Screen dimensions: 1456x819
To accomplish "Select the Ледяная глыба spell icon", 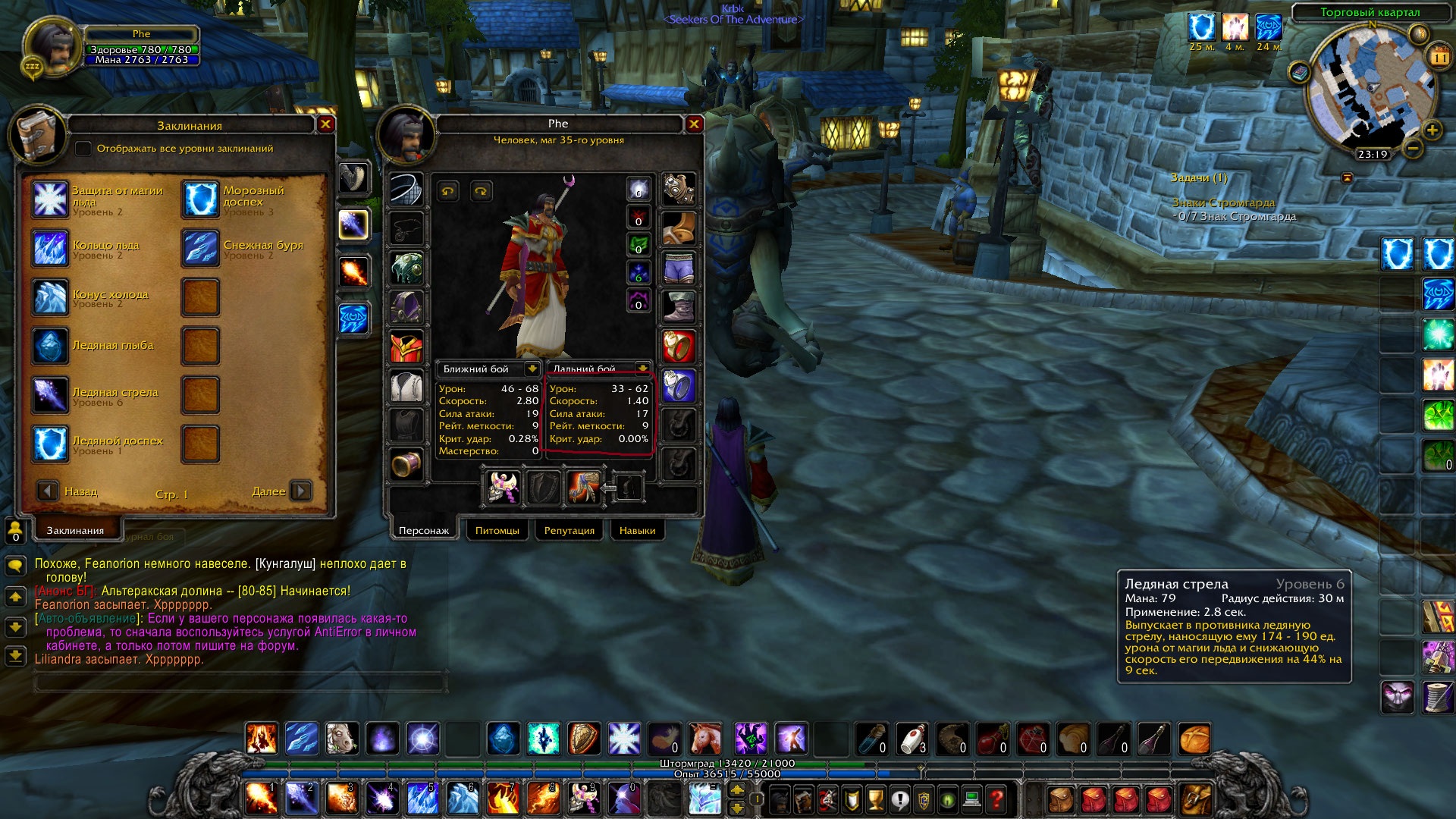I will [x=50, y=345].
